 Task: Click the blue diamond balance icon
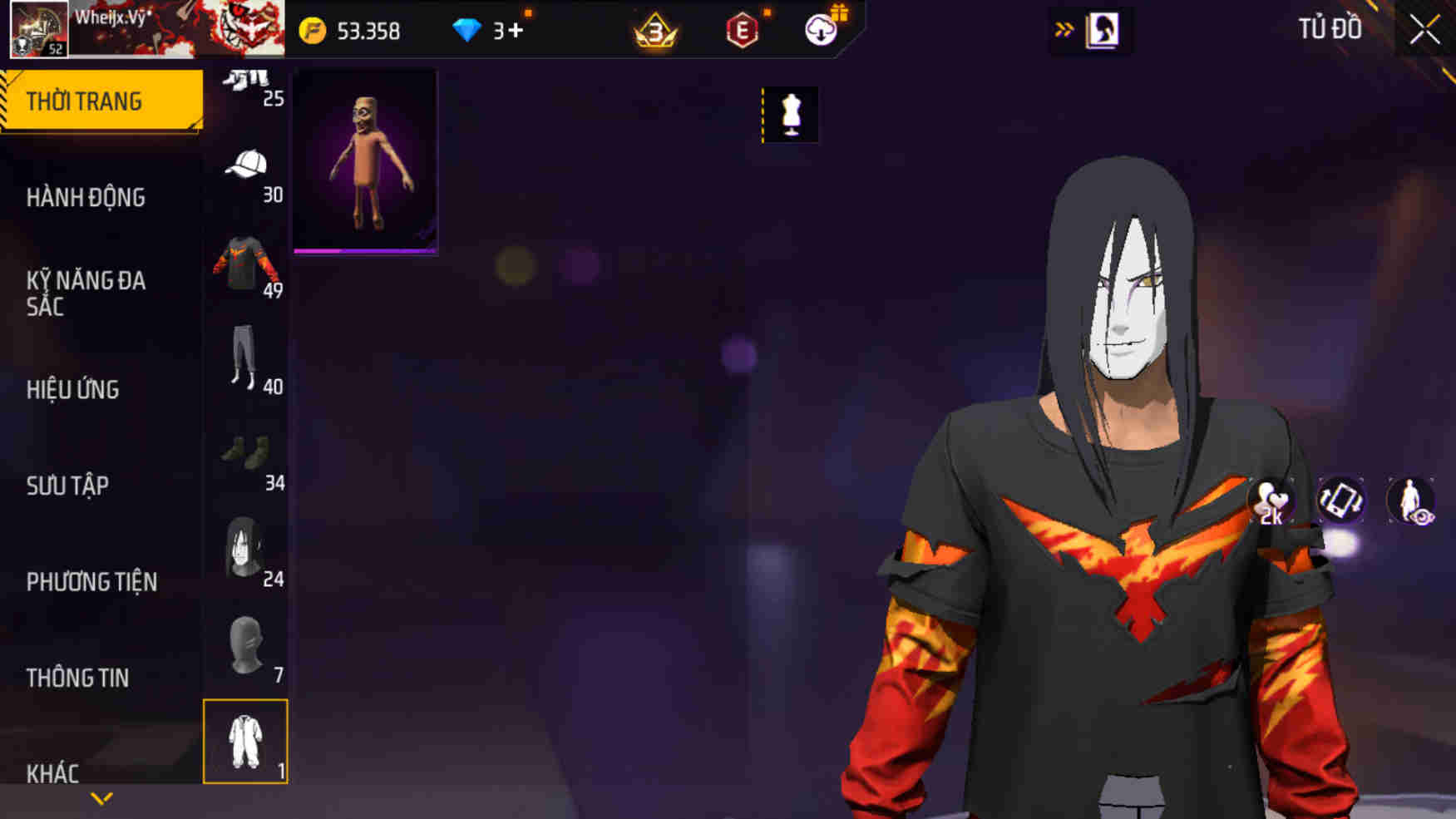[x=471, y=31]
